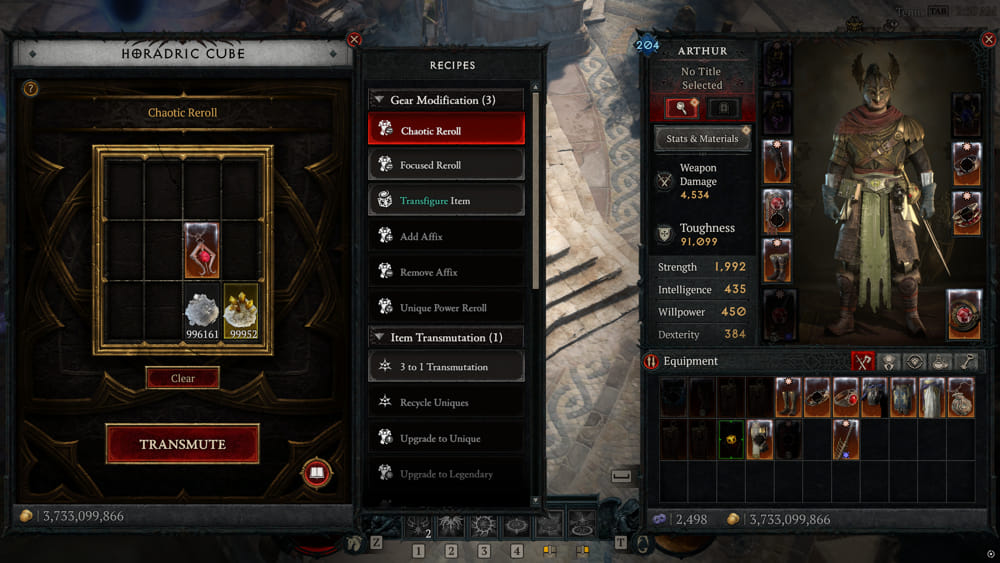Choose the Focused Reroll recipe
The width and height of the screenshot is (1000, 563).
(446, 165)
